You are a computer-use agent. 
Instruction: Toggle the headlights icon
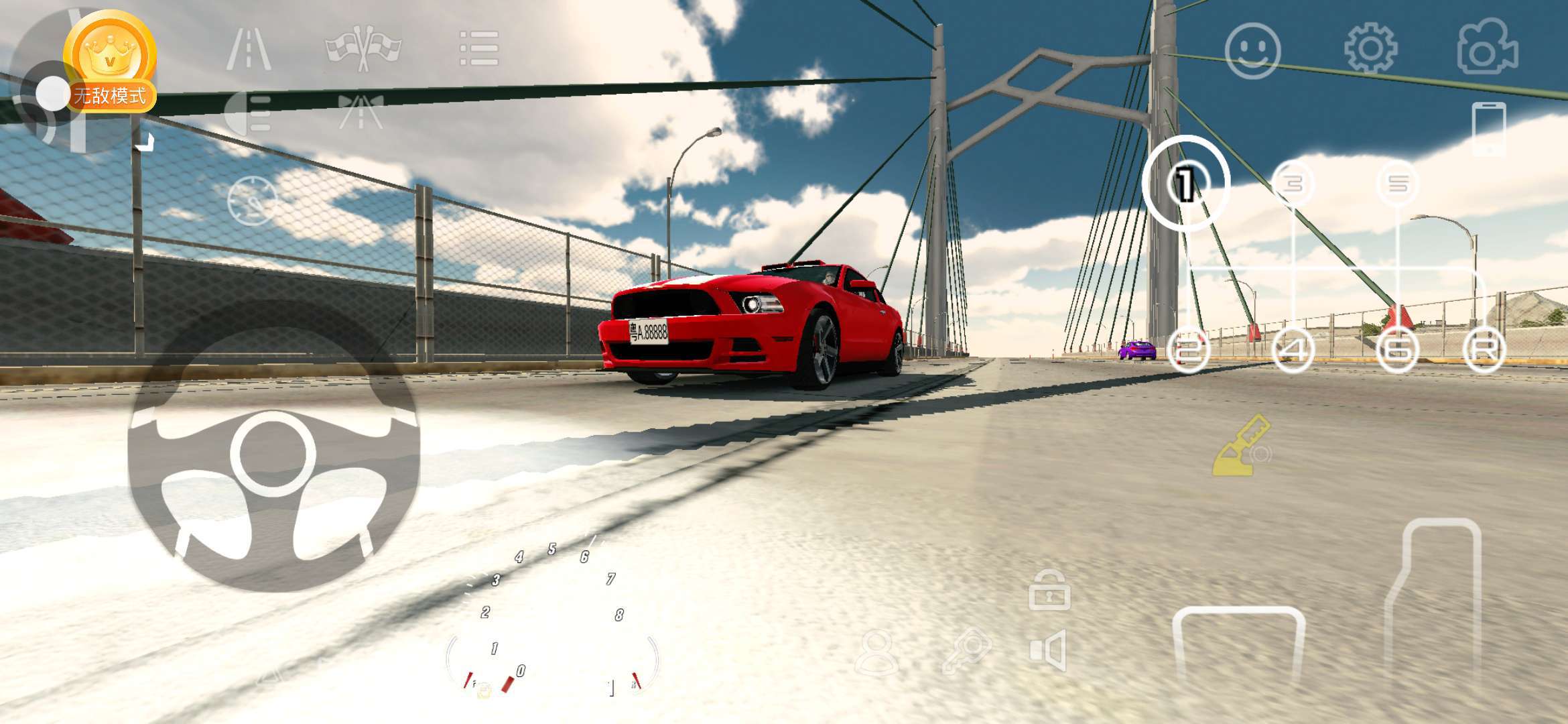click(x=248, y=114)
